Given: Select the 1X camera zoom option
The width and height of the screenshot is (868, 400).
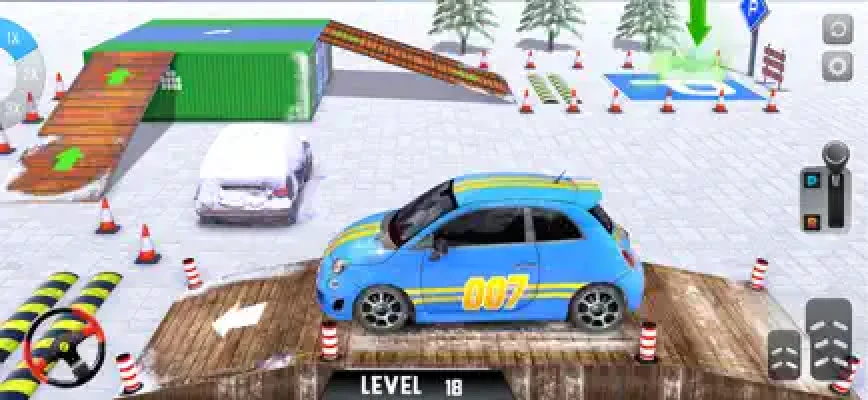Looking at the screenshot, I should [14, 39].
